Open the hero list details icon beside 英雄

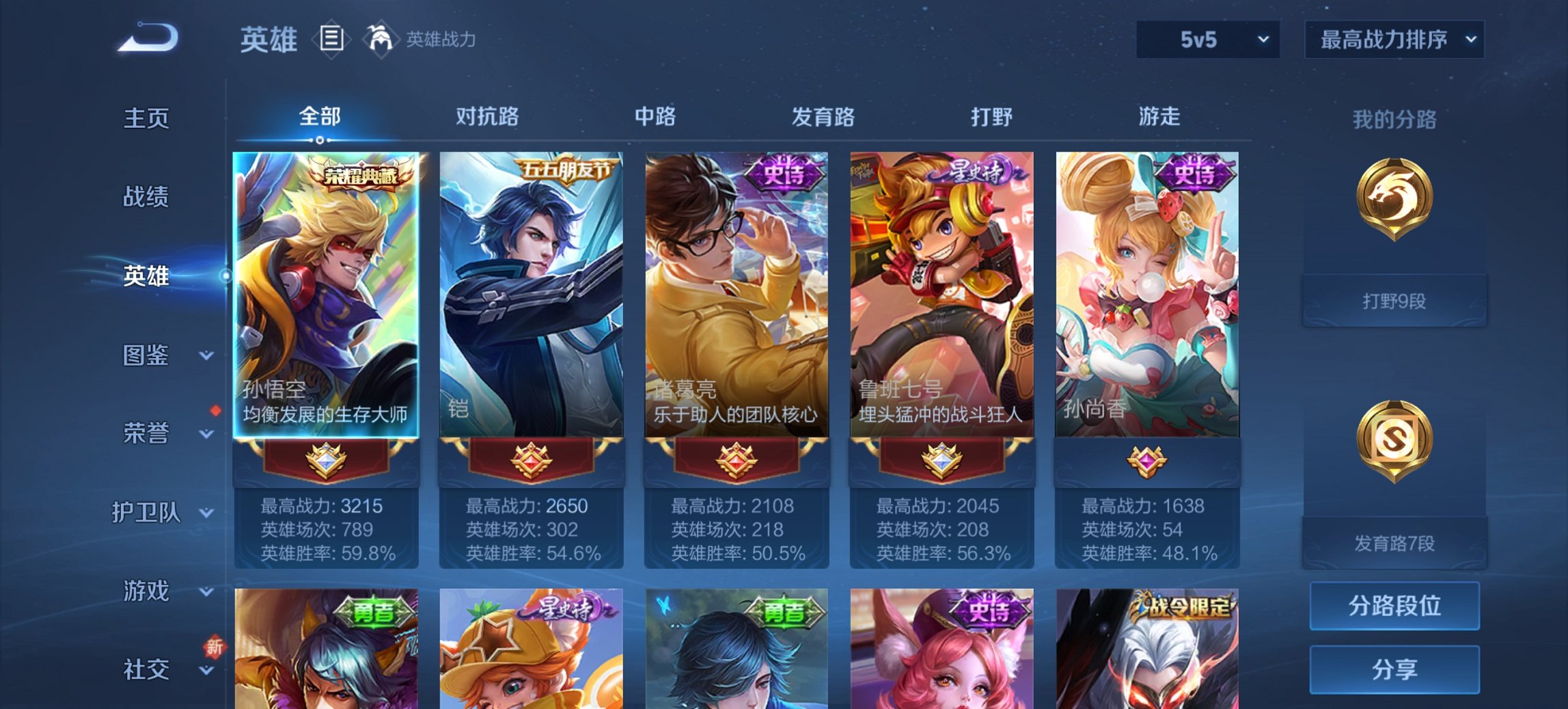click(x=330, y=40)
